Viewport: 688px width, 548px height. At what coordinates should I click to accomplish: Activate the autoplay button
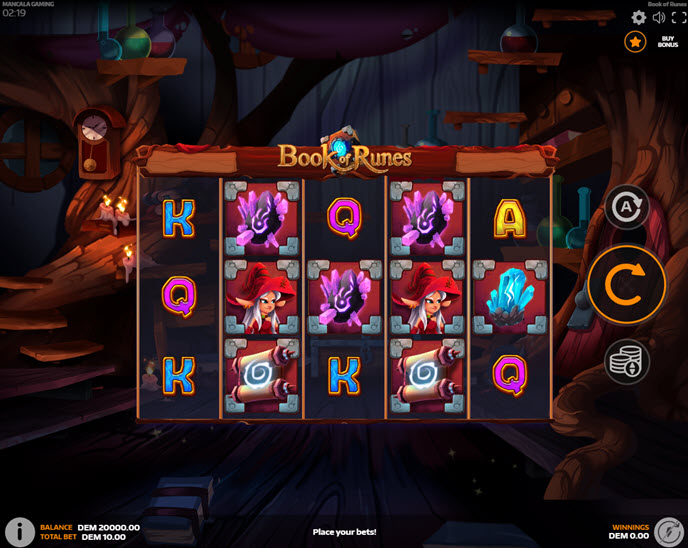[627, 208]
